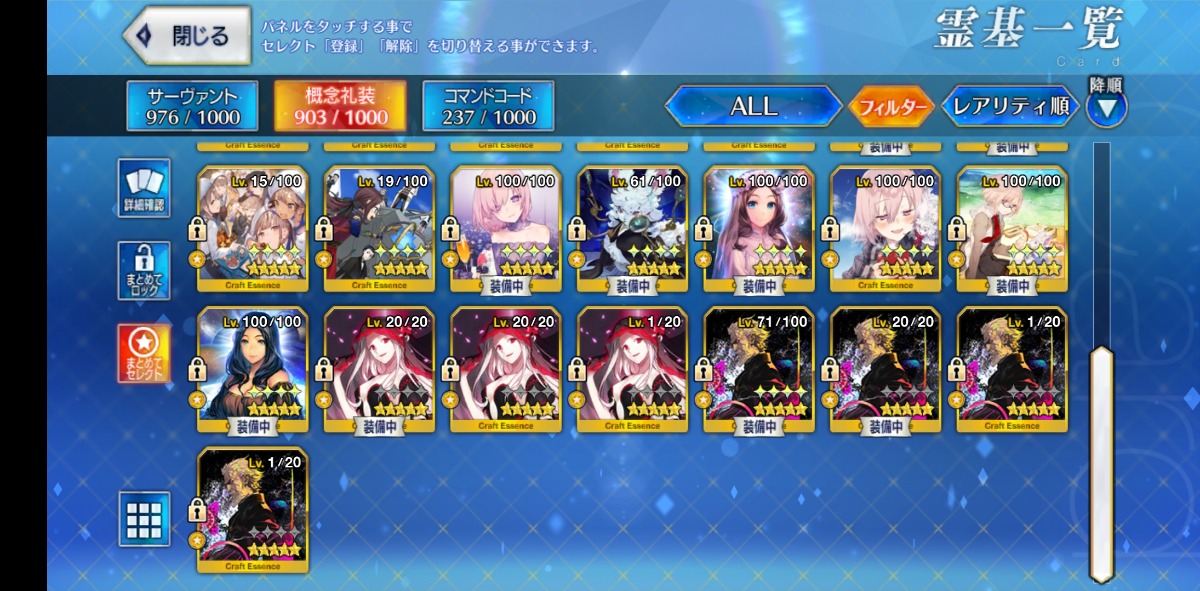Screen dimensions: 1200x591
Task: Open the フィルター filter options
Action: pyautogui.click(x=891, y=107)
